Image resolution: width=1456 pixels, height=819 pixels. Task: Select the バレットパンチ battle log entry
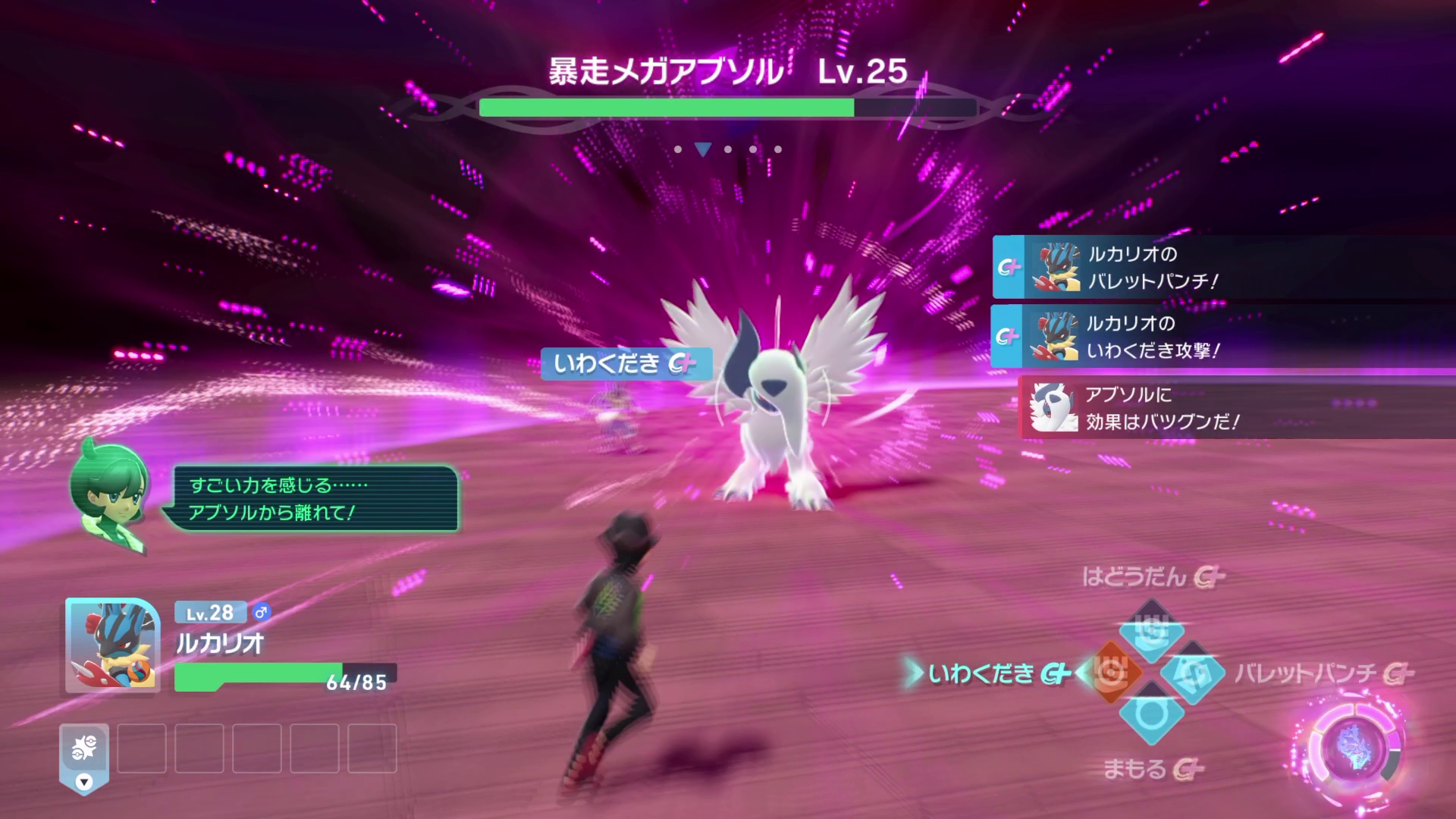tap(1221, 267)
